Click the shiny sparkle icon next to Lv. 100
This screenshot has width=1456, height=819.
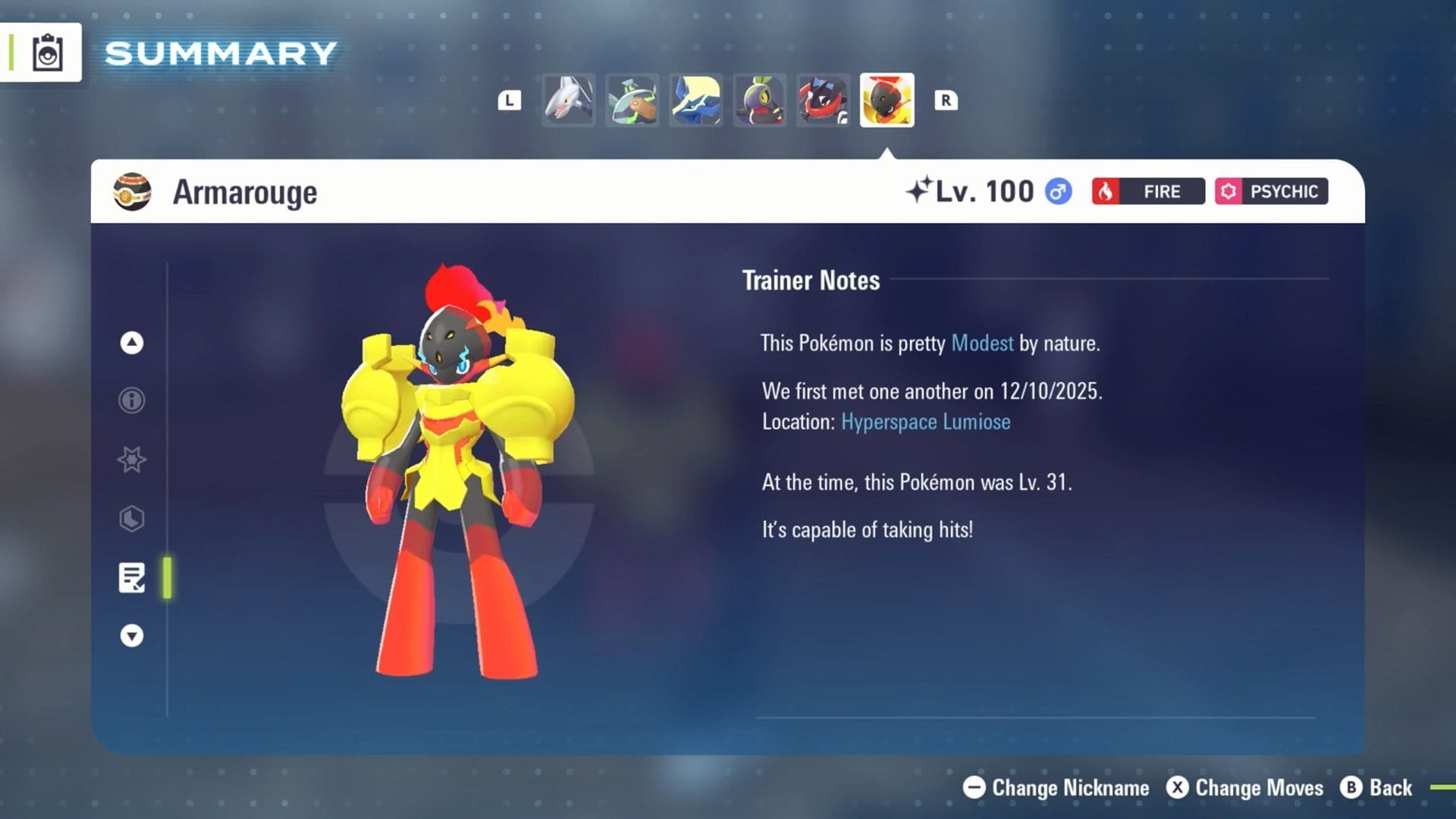920,190
